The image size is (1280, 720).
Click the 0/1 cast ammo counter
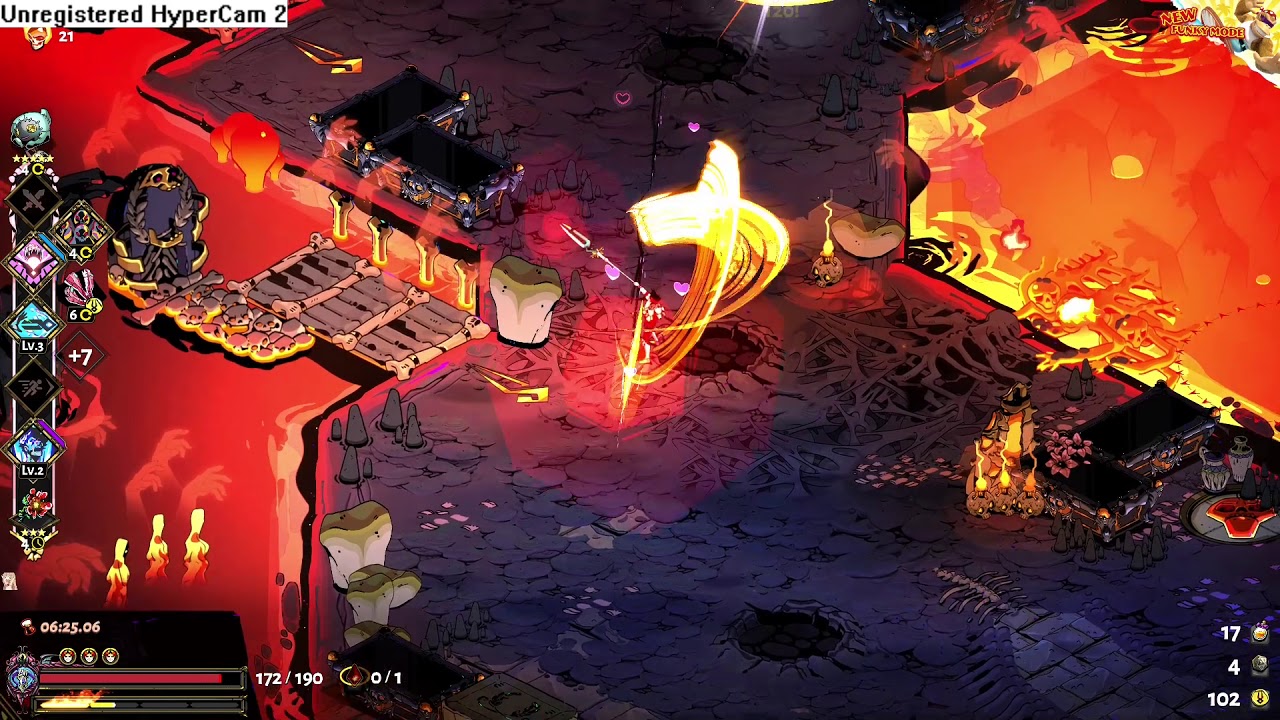click(385, 678)
